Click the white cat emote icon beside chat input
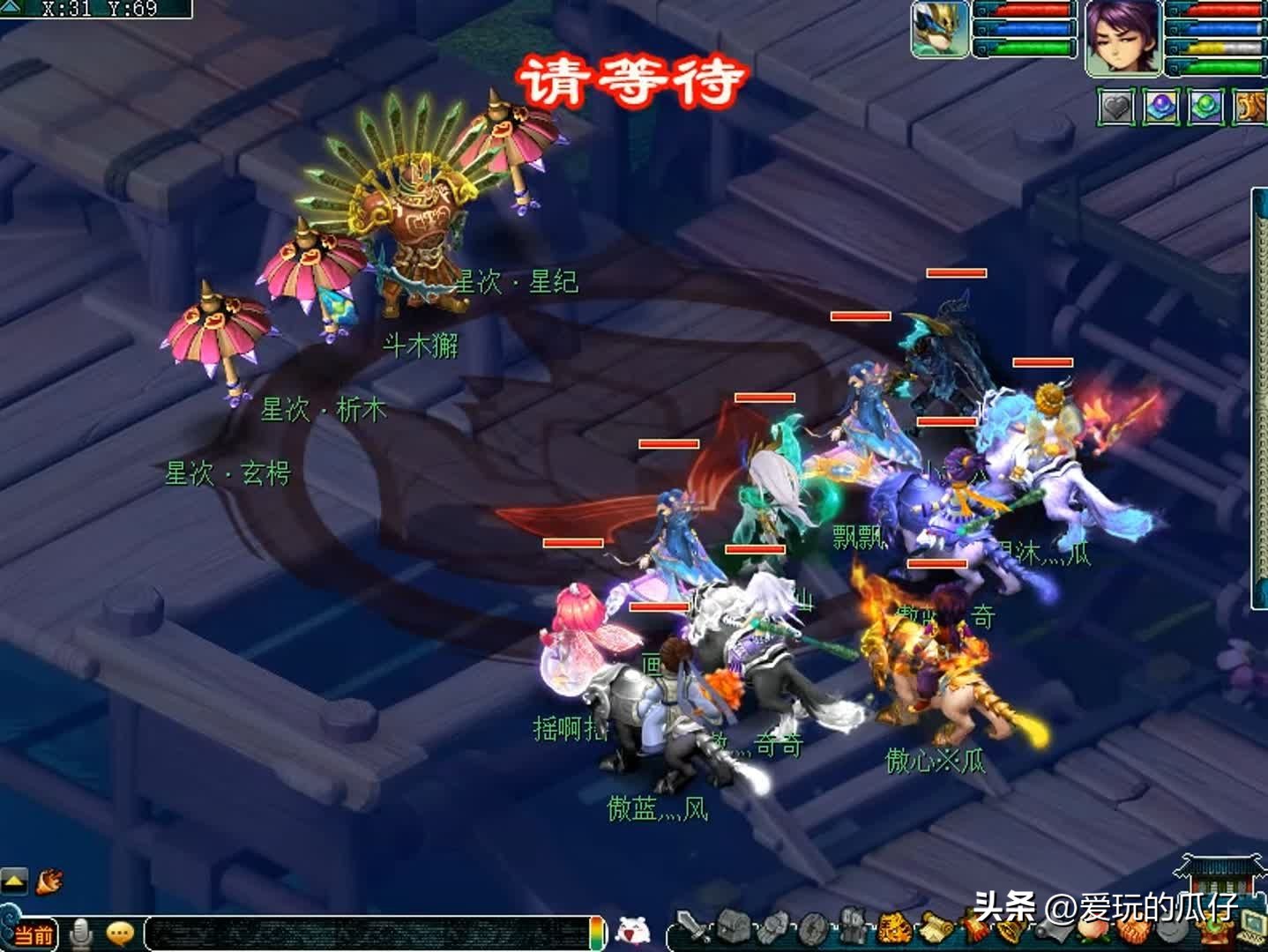This screenshot has height=952, width=1268. 631,930
